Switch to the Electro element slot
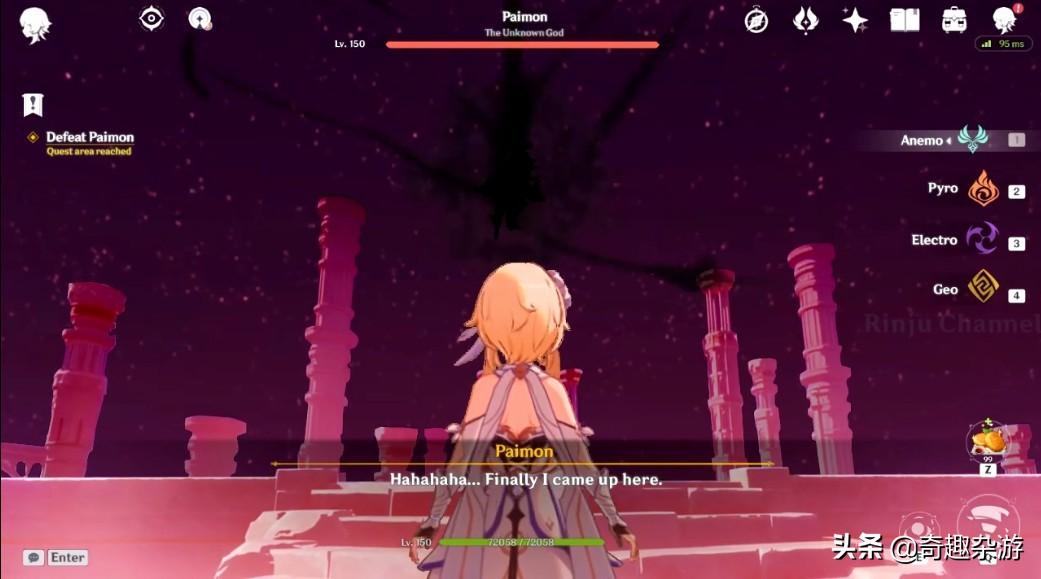Screen dimensions: 1041x579 click(982, 240)
